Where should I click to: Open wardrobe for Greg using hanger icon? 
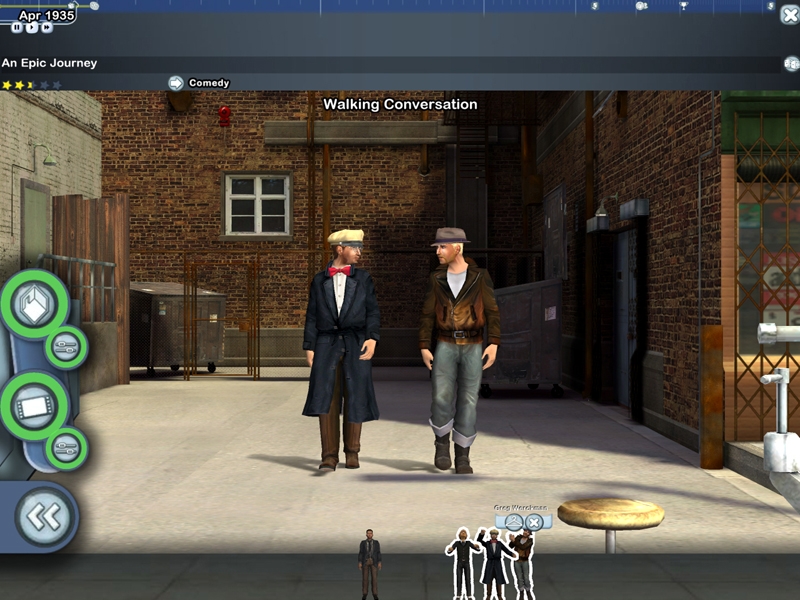tap(514, 522)
